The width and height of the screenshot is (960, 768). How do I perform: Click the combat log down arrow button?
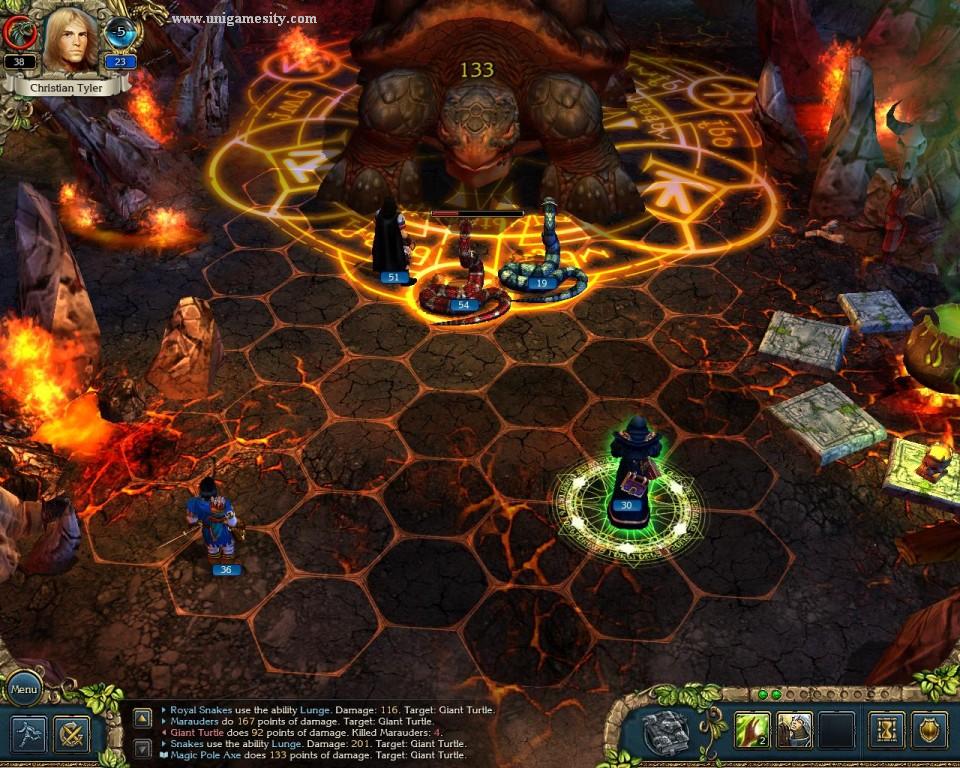143,747
